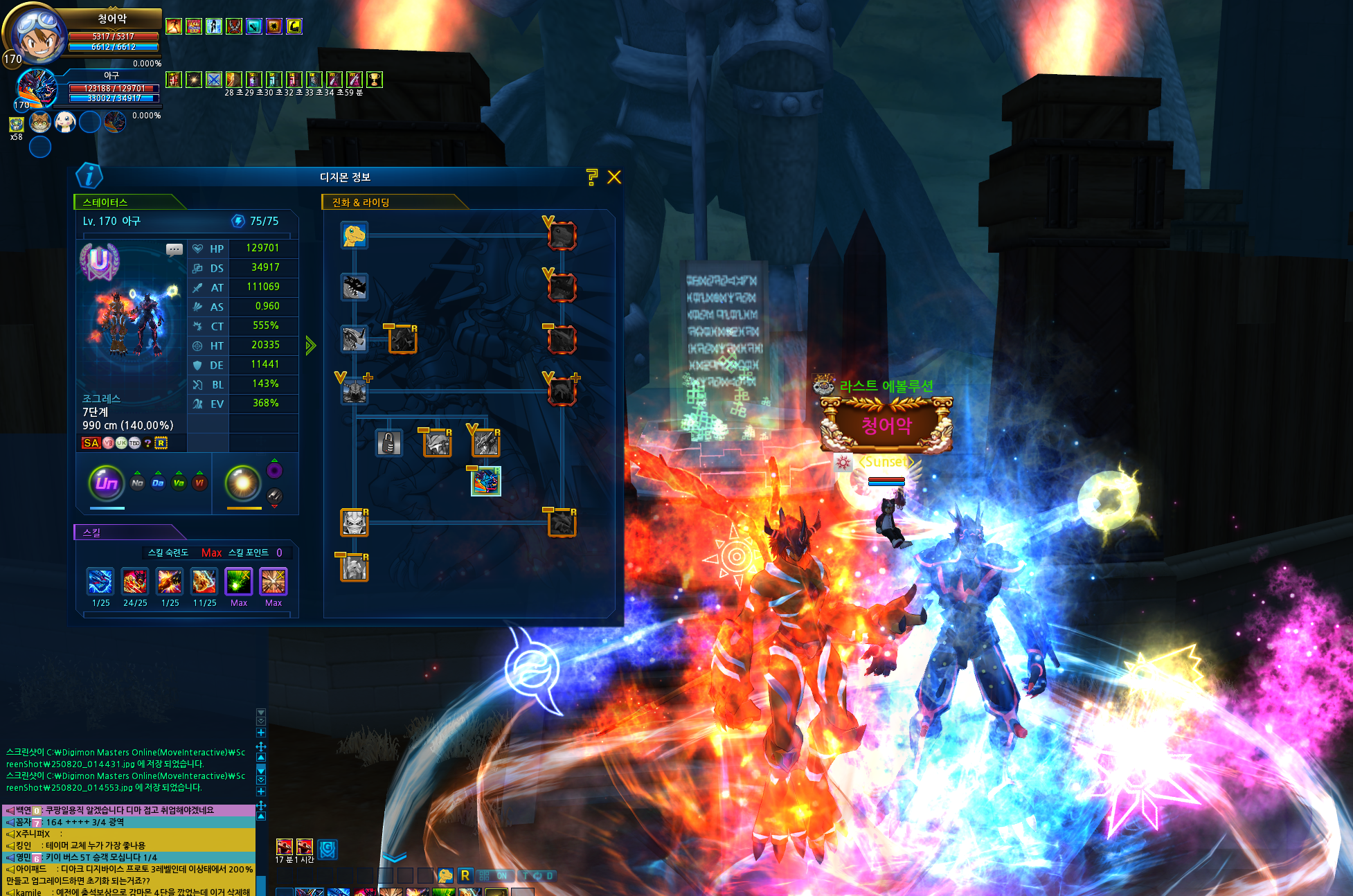Select the Agumon evolution slot
Screen dimensions: 1353x896
355,235
